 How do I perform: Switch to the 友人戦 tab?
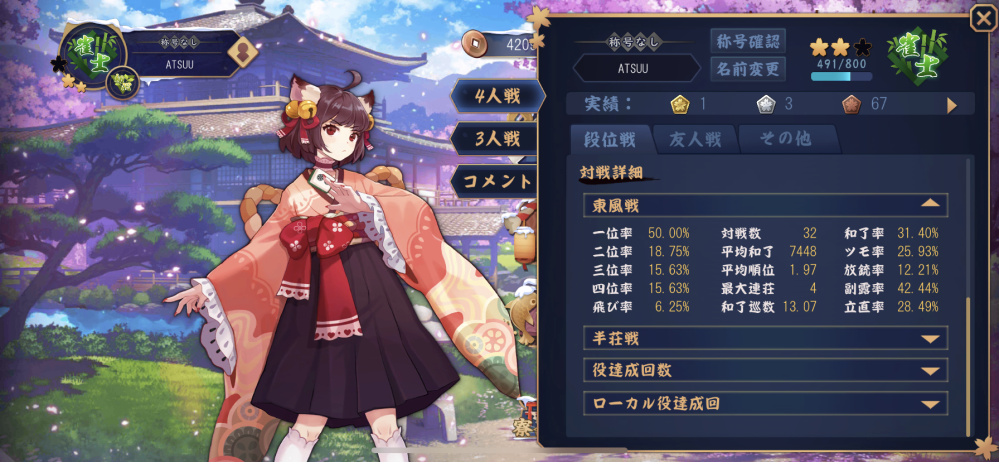point(694,139)
